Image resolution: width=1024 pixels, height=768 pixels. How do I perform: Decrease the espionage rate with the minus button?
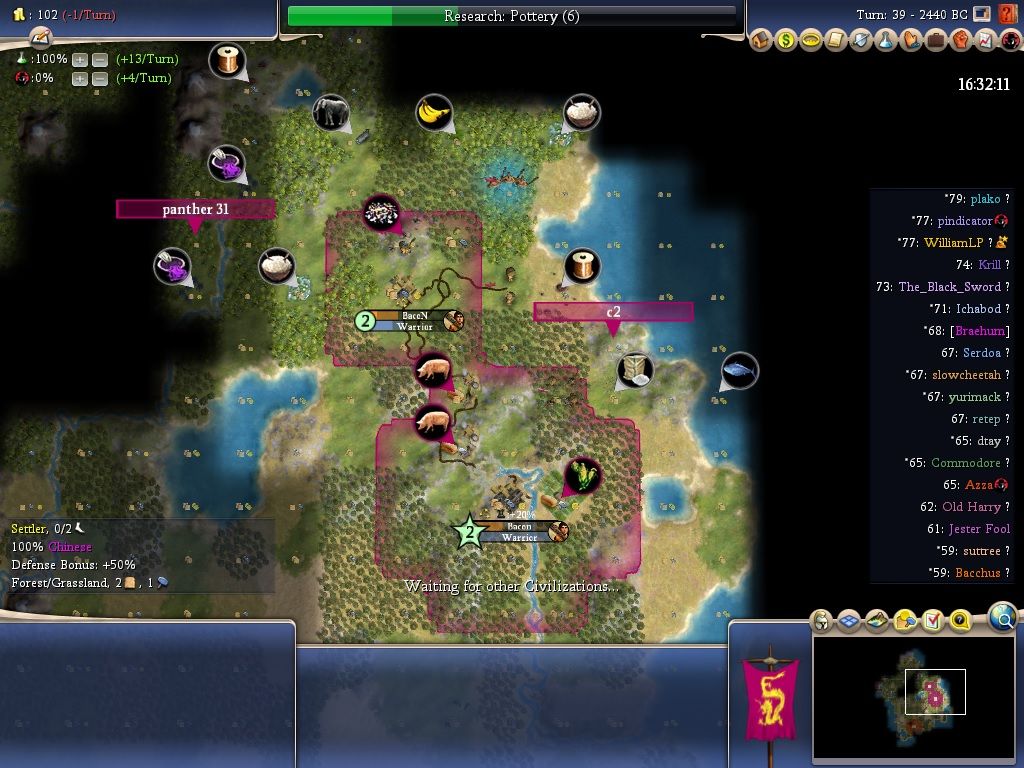(100, 79)
